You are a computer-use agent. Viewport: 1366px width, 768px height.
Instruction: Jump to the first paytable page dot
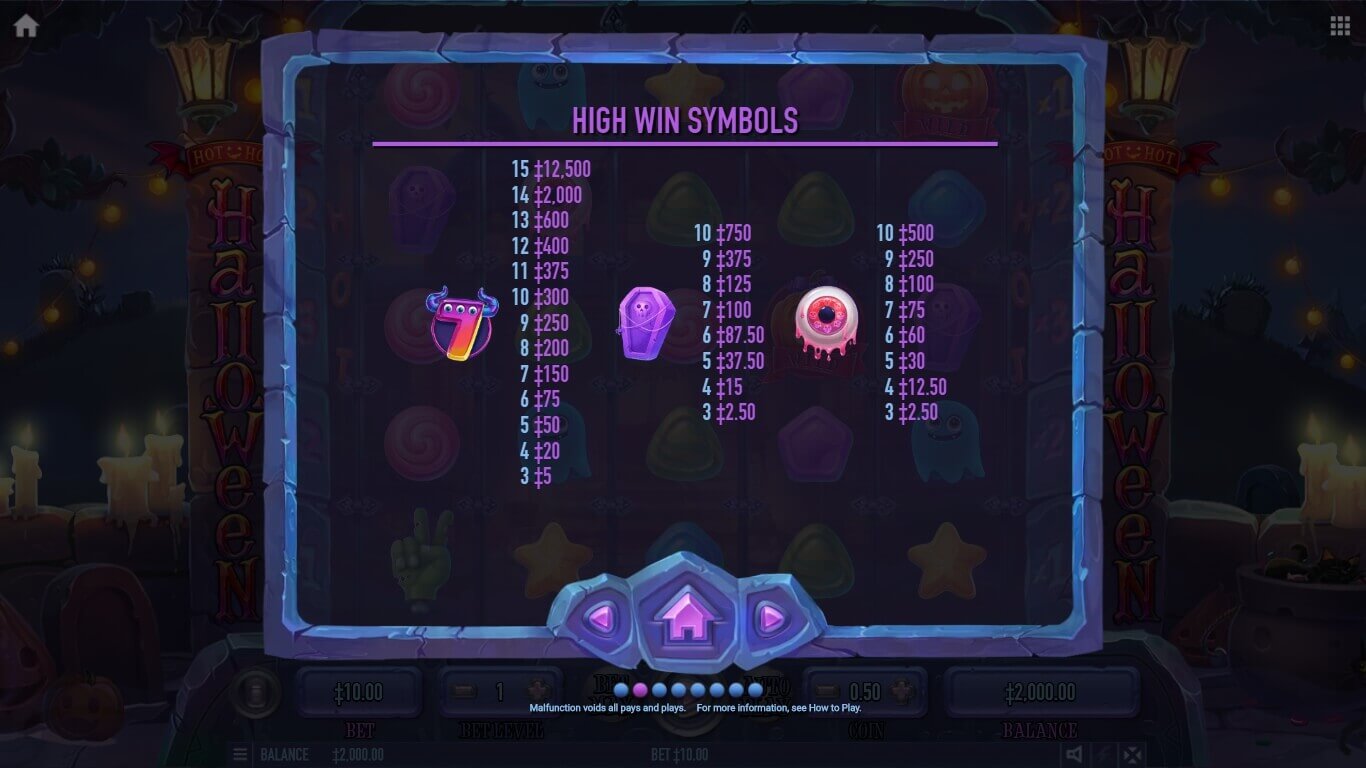click(x=621, y=690)
